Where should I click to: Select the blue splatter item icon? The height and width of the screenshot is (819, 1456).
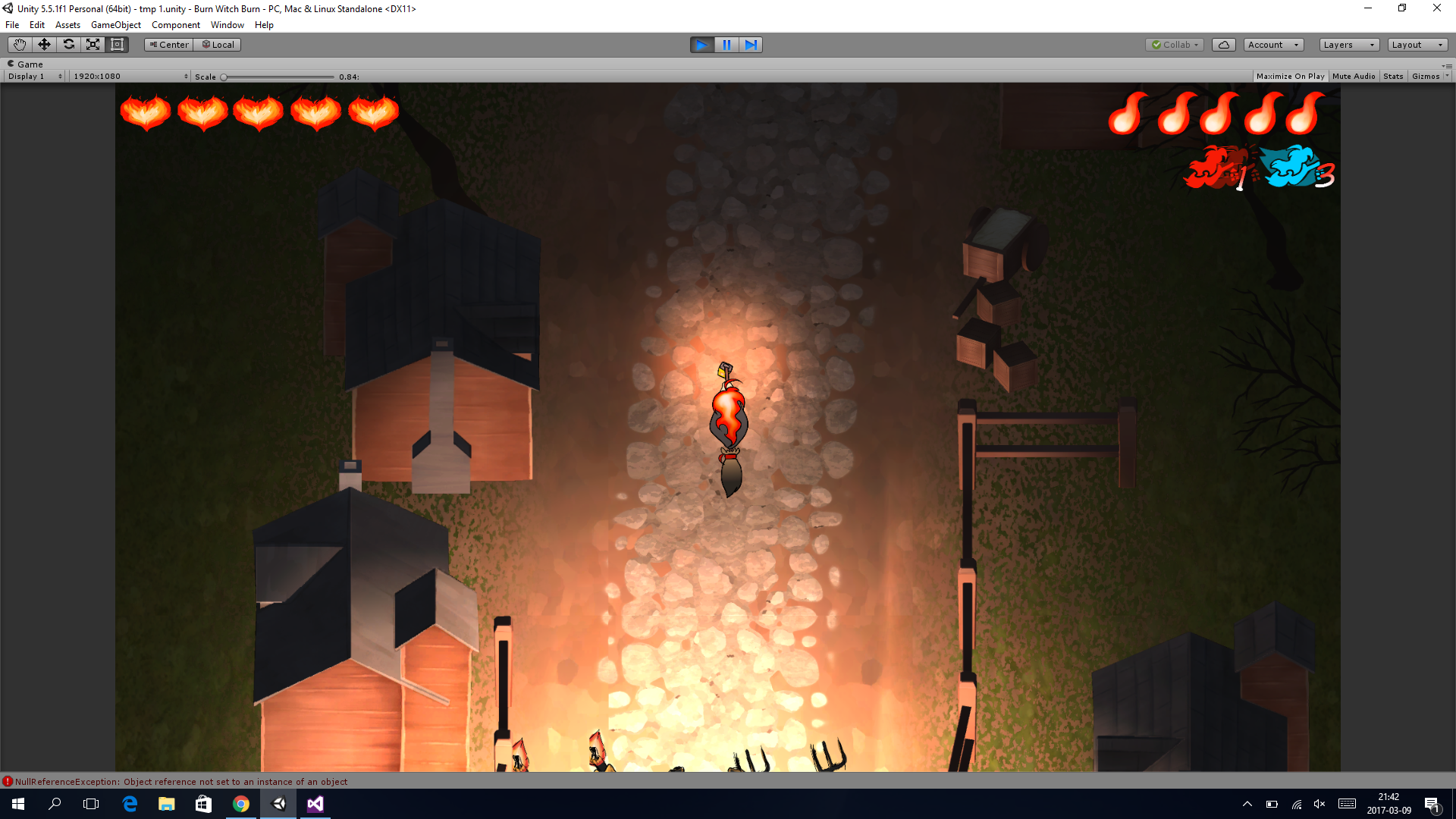click(1290, 166)
